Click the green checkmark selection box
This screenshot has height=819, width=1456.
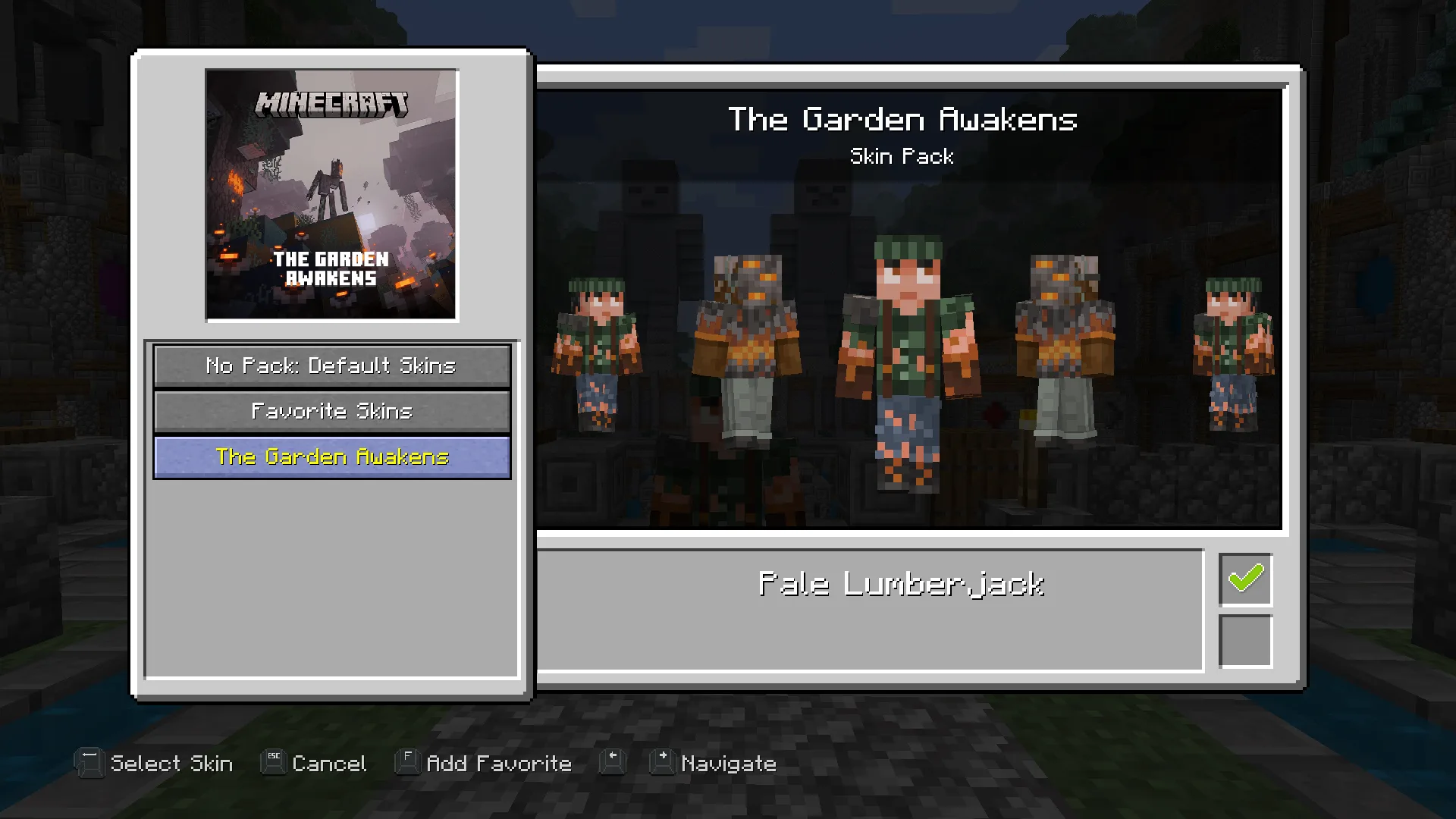(x=1245, y=580)
